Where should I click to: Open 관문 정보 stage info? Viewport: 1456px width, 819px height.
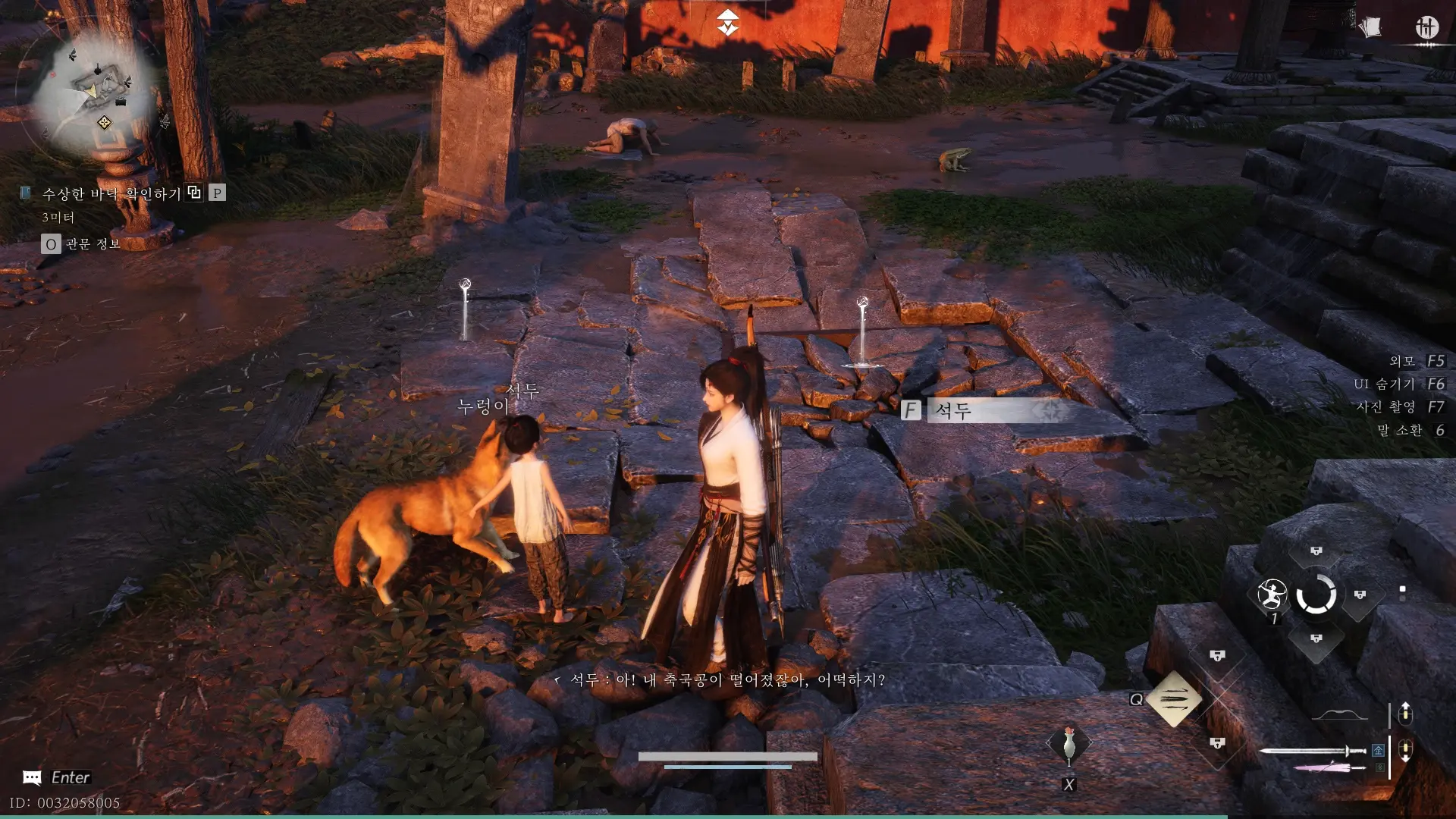pyautogui.click(x=93, y=243)
